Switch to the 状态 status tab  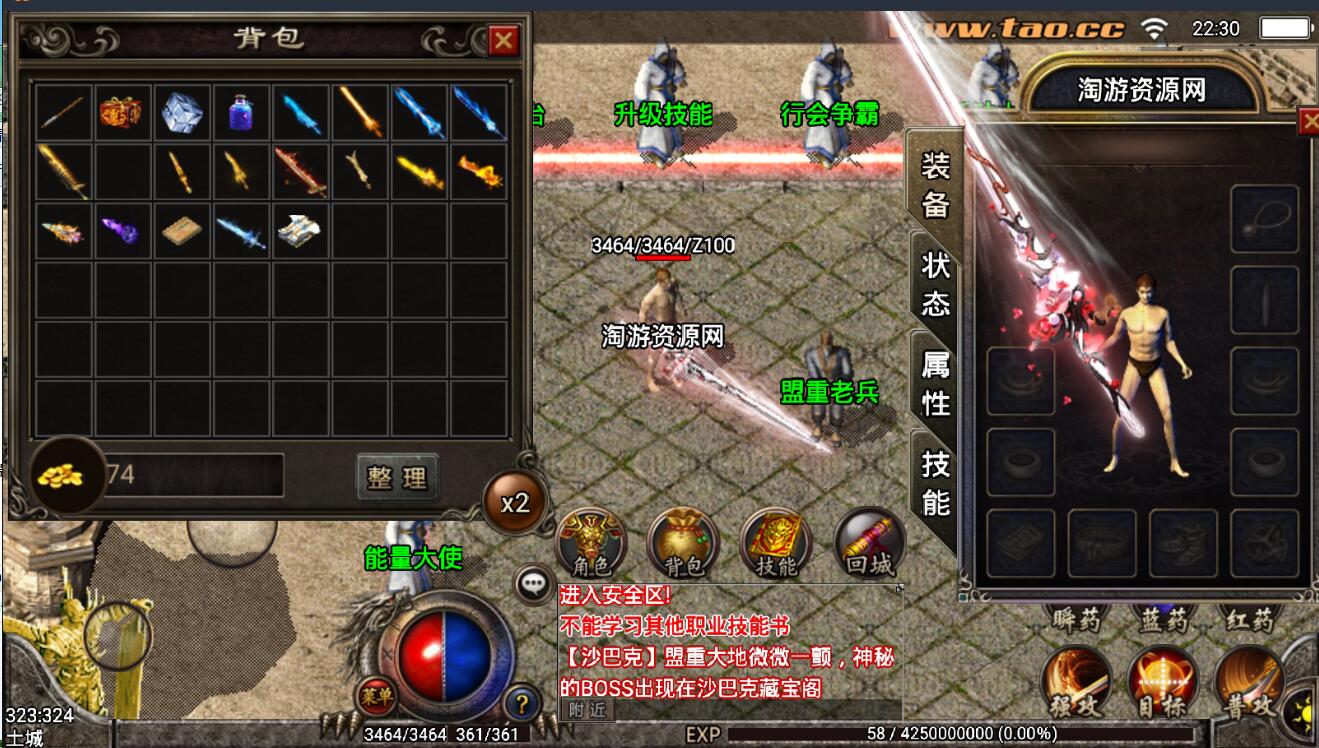(935, 283)
